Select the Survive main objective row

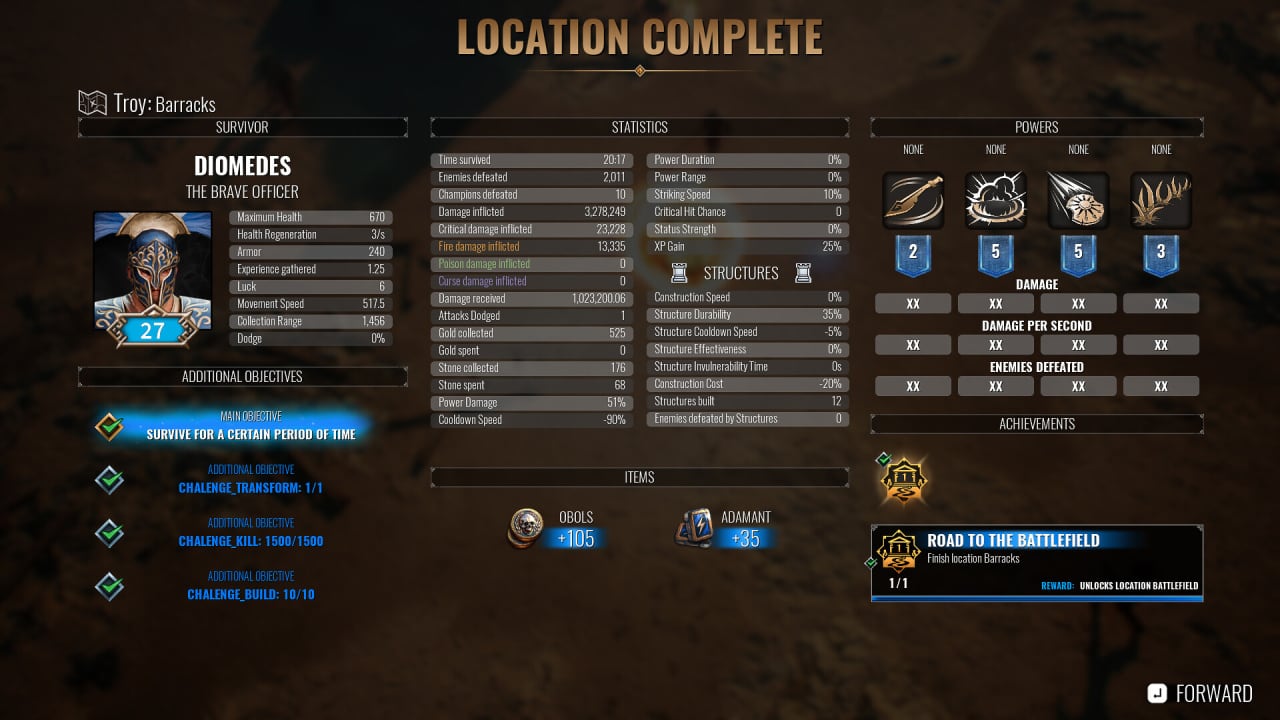[250, 427]
